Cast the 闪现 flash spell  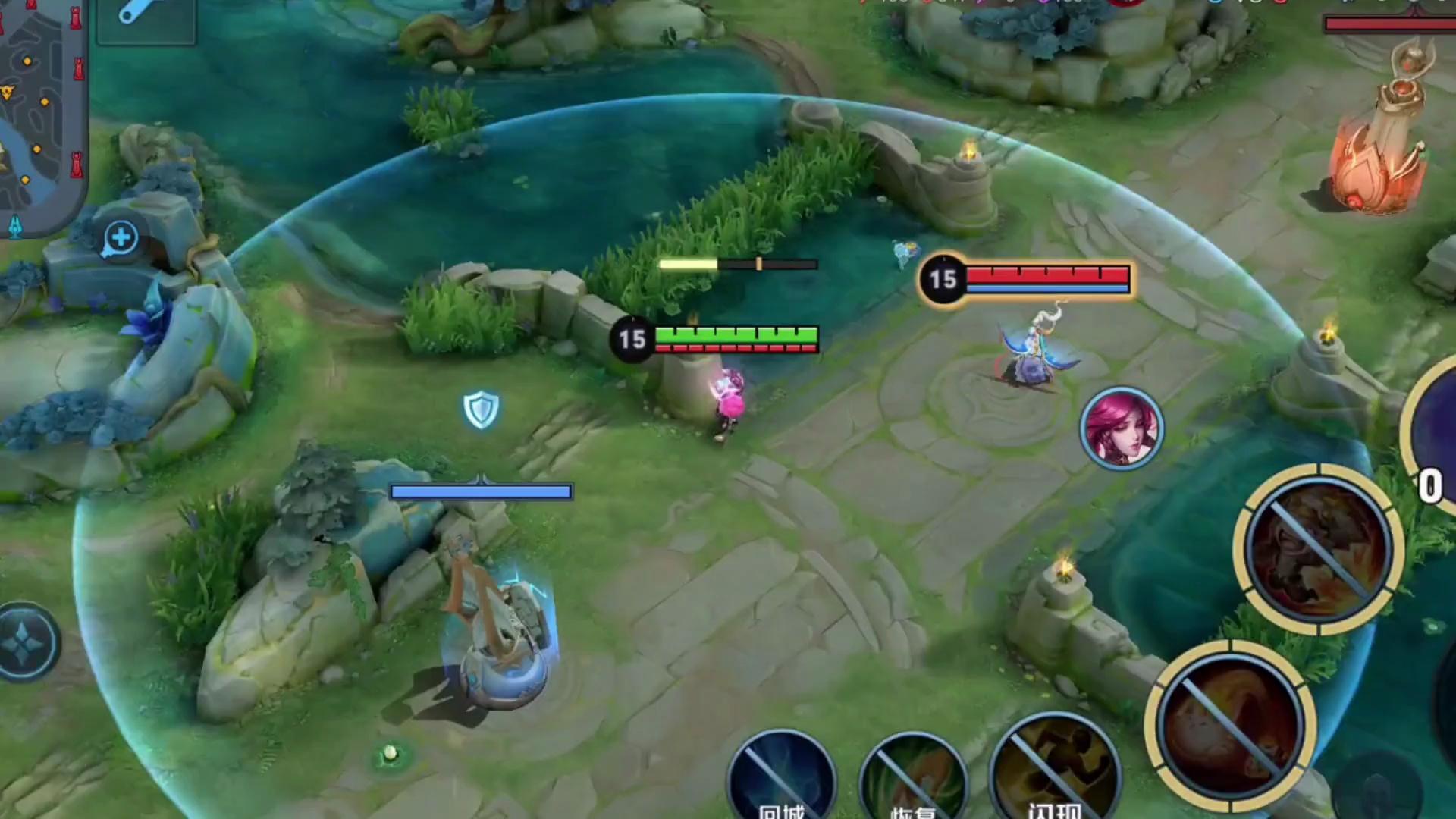coord(1055,777)
